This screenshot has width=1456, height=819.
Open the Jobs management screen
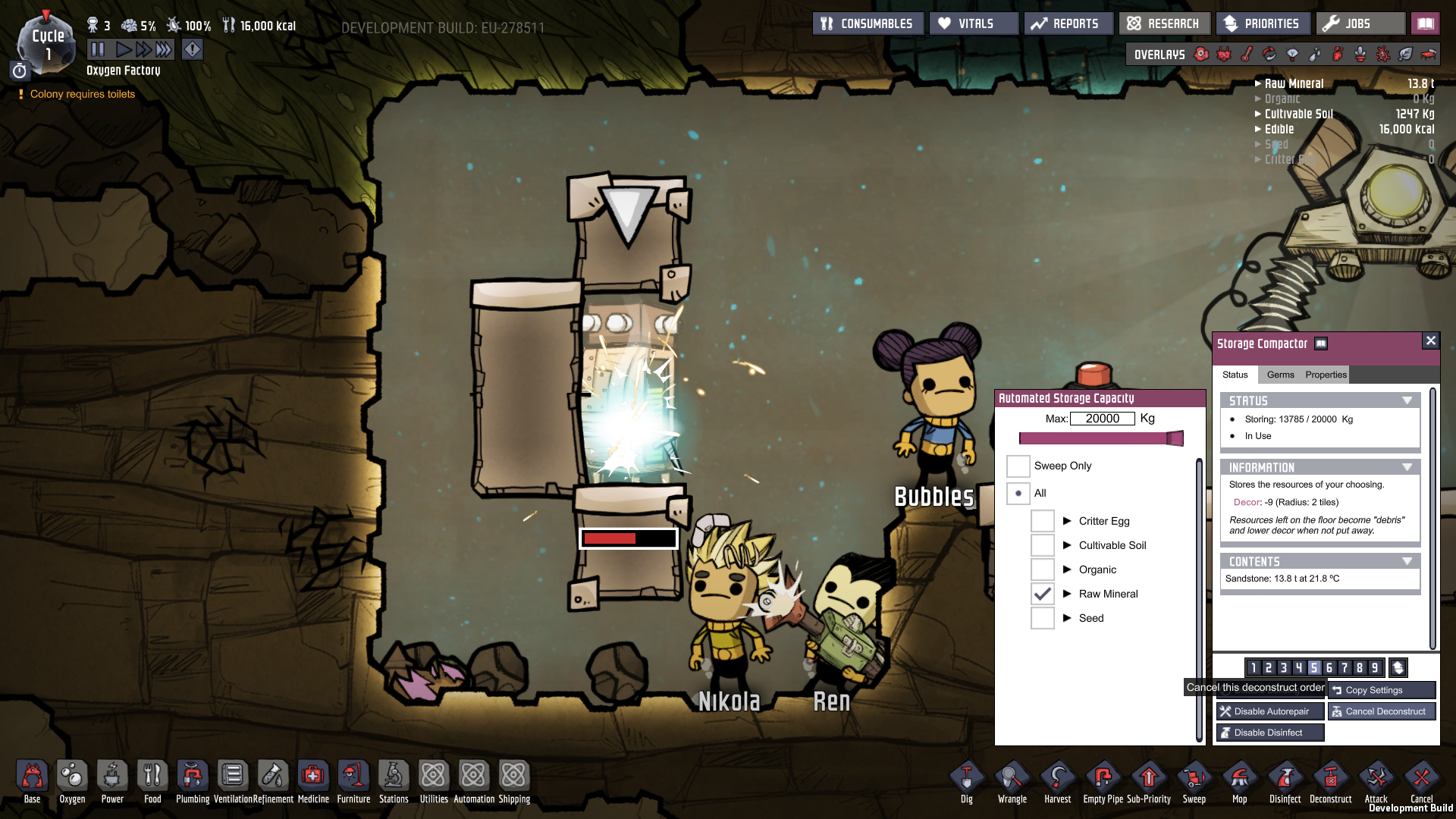(x=1360, y=24)
